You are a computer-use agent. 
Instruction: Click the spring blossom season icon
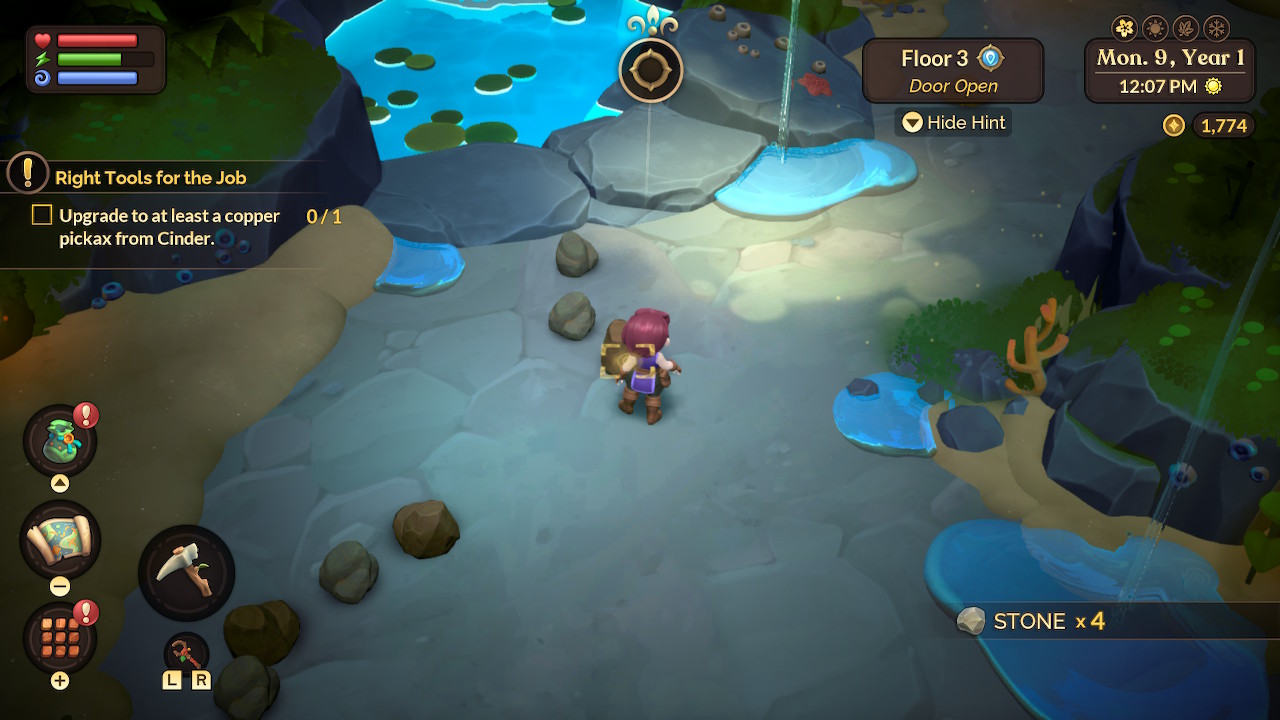coord(1125,28)
